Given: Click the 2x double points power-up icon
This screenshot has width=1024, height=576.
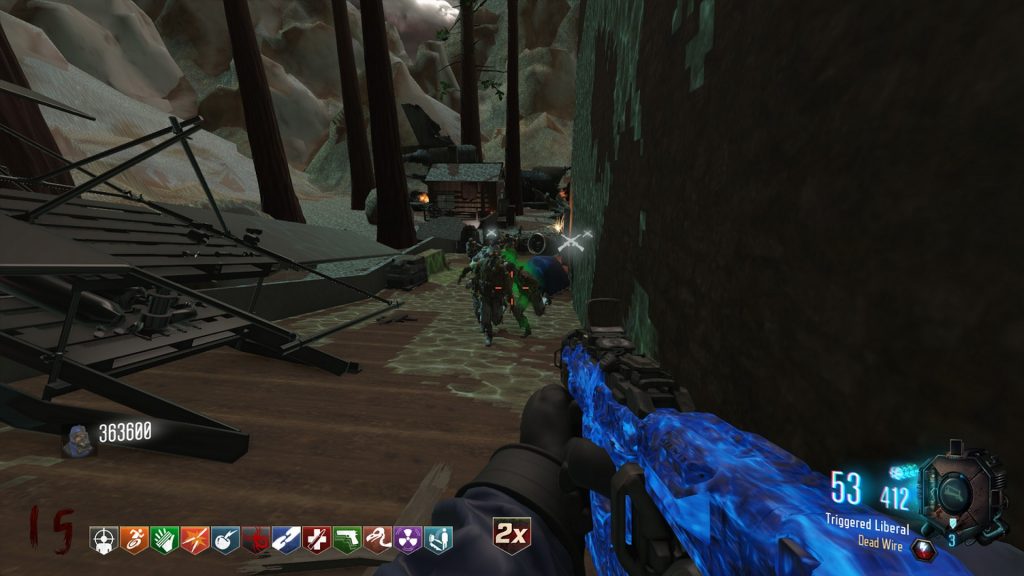Looking at the screenshot, I should click(x=511, y=535).
